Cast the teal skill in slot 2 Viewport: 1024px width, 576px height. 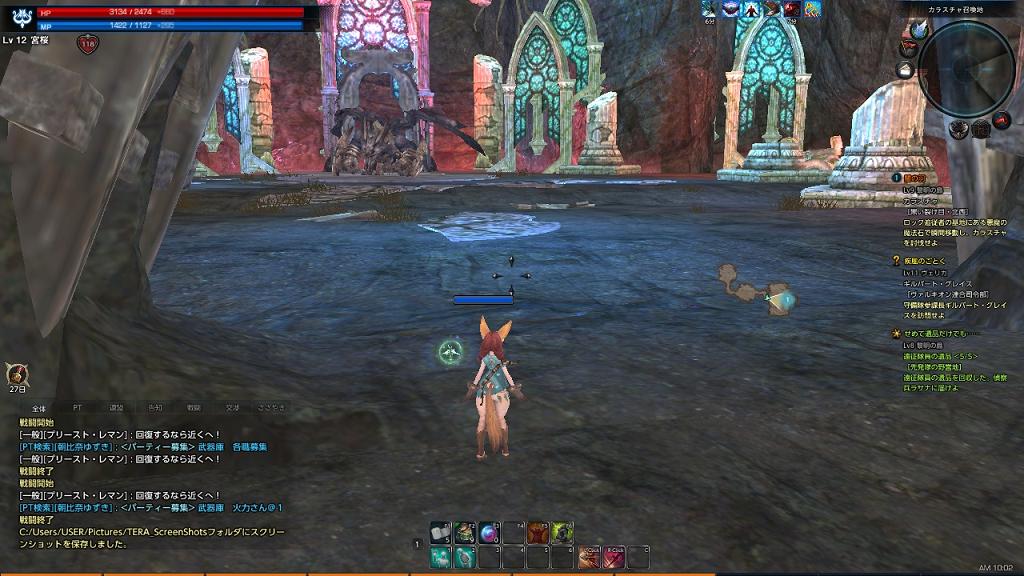[x=465, y=557]
